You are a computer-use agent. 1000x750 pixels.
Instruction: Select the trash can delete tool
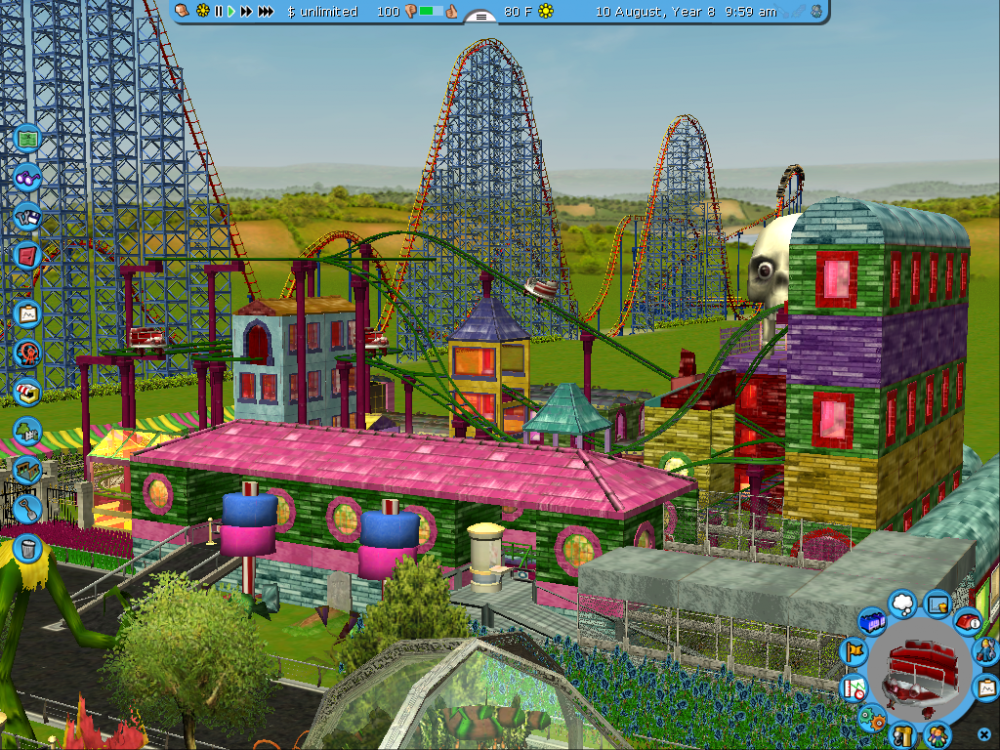27,548
